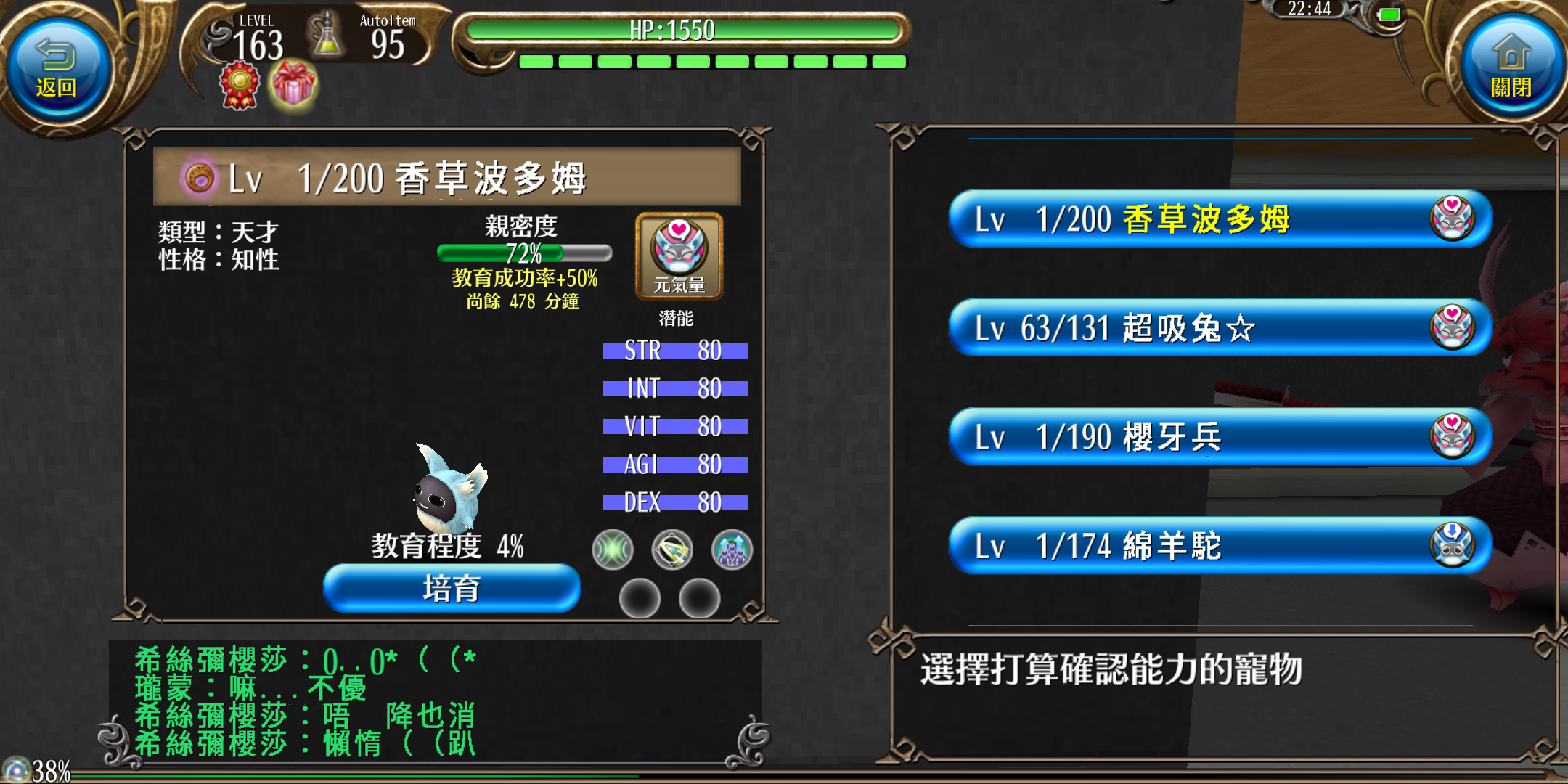Start training with the 培育 button
Screen dimensions: 1568x784
point(452,588)
